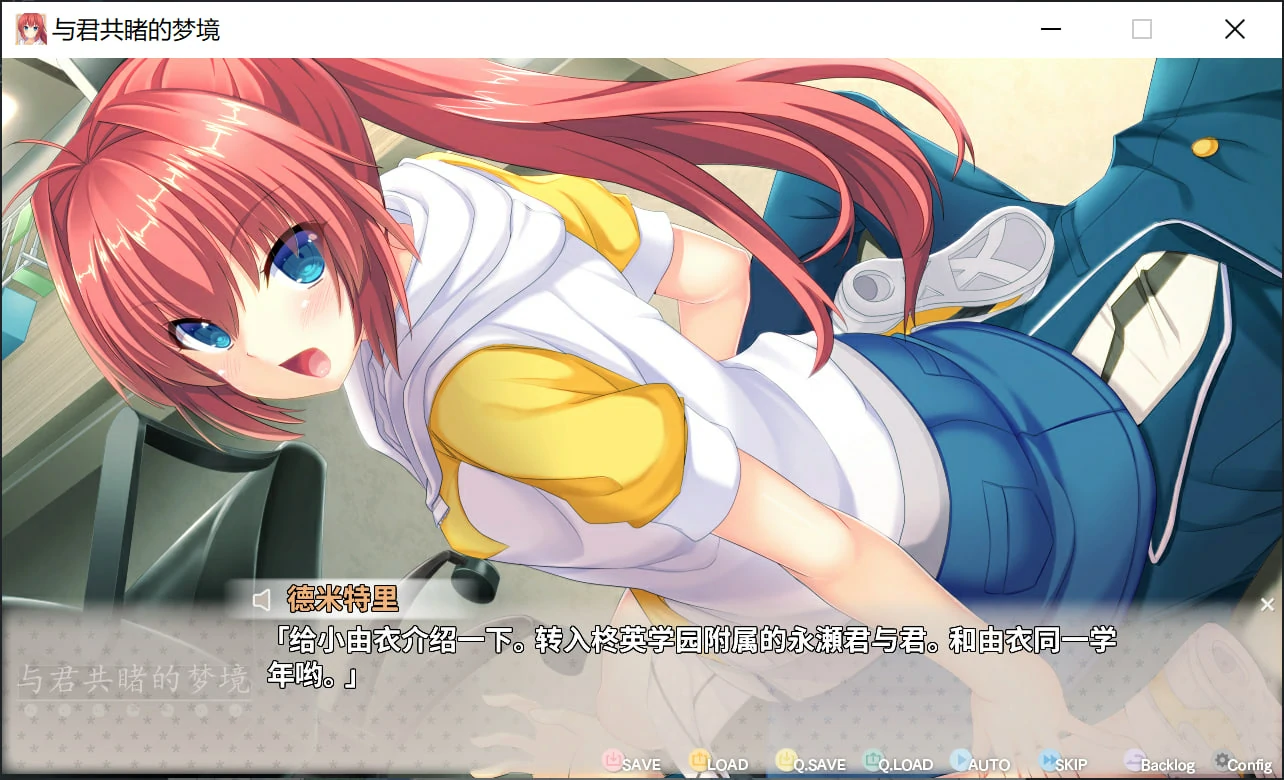Maximize the game window
Viewport: 1284px width, 780px height.
pyautogui.click(x=1140, y=29)
